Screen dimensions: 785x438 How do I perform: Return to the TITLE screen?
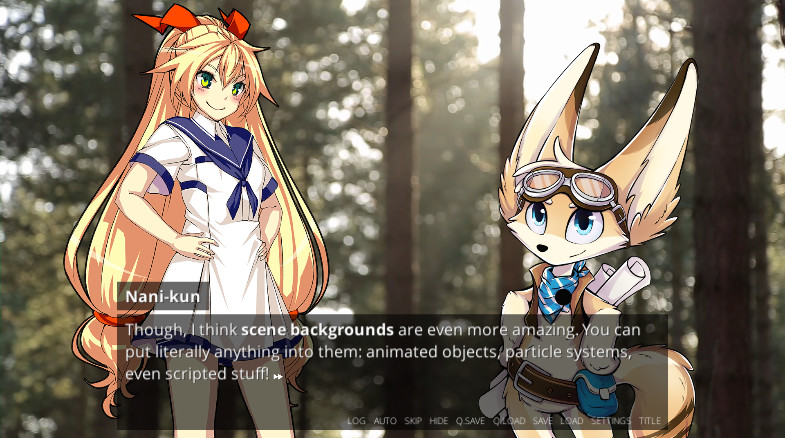click(650, 421)
